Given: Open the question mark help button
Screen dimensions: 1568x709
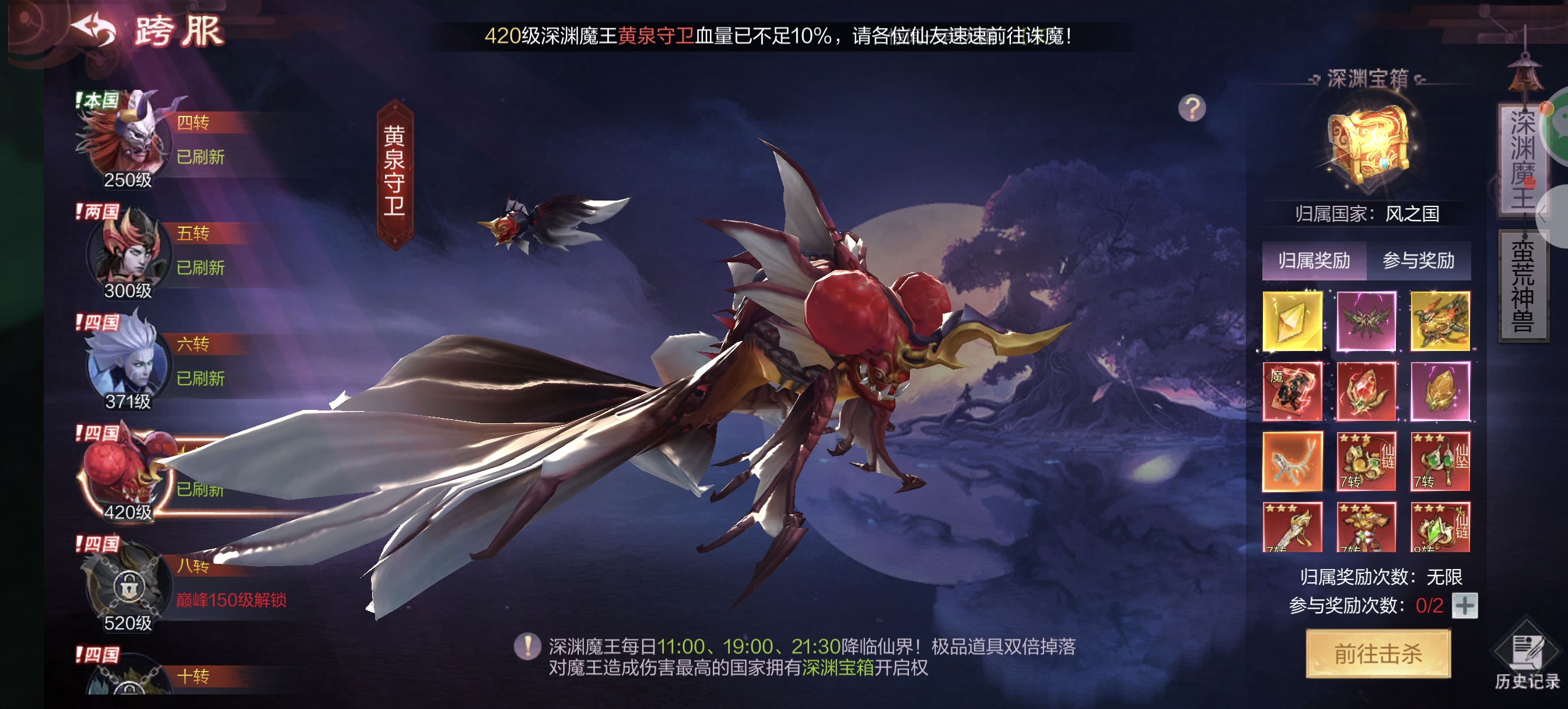Looking at the screenshot, I should click(1191, 109).
